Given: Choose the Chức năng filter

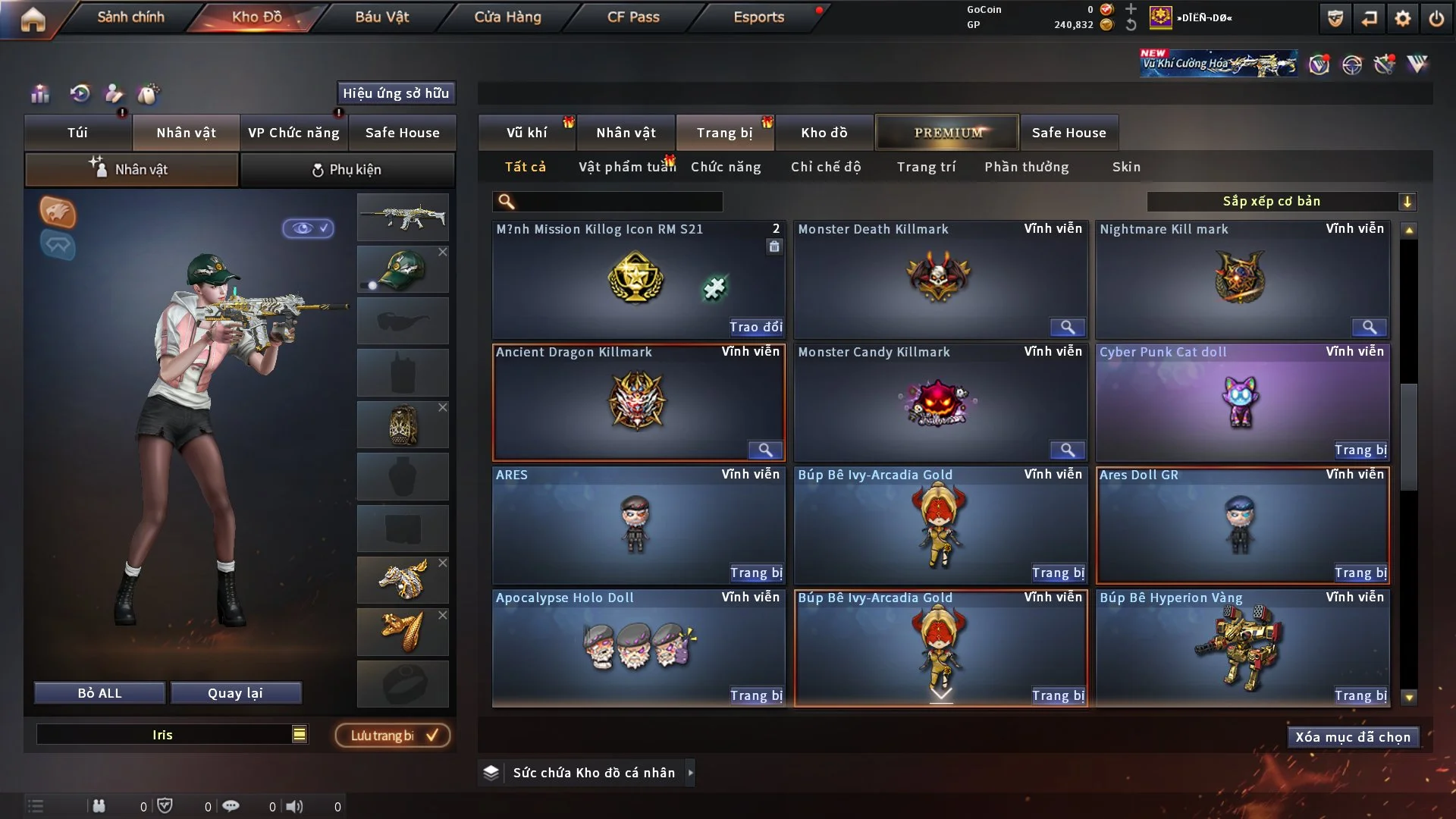Looking at the screenshot, I should 726,167.
